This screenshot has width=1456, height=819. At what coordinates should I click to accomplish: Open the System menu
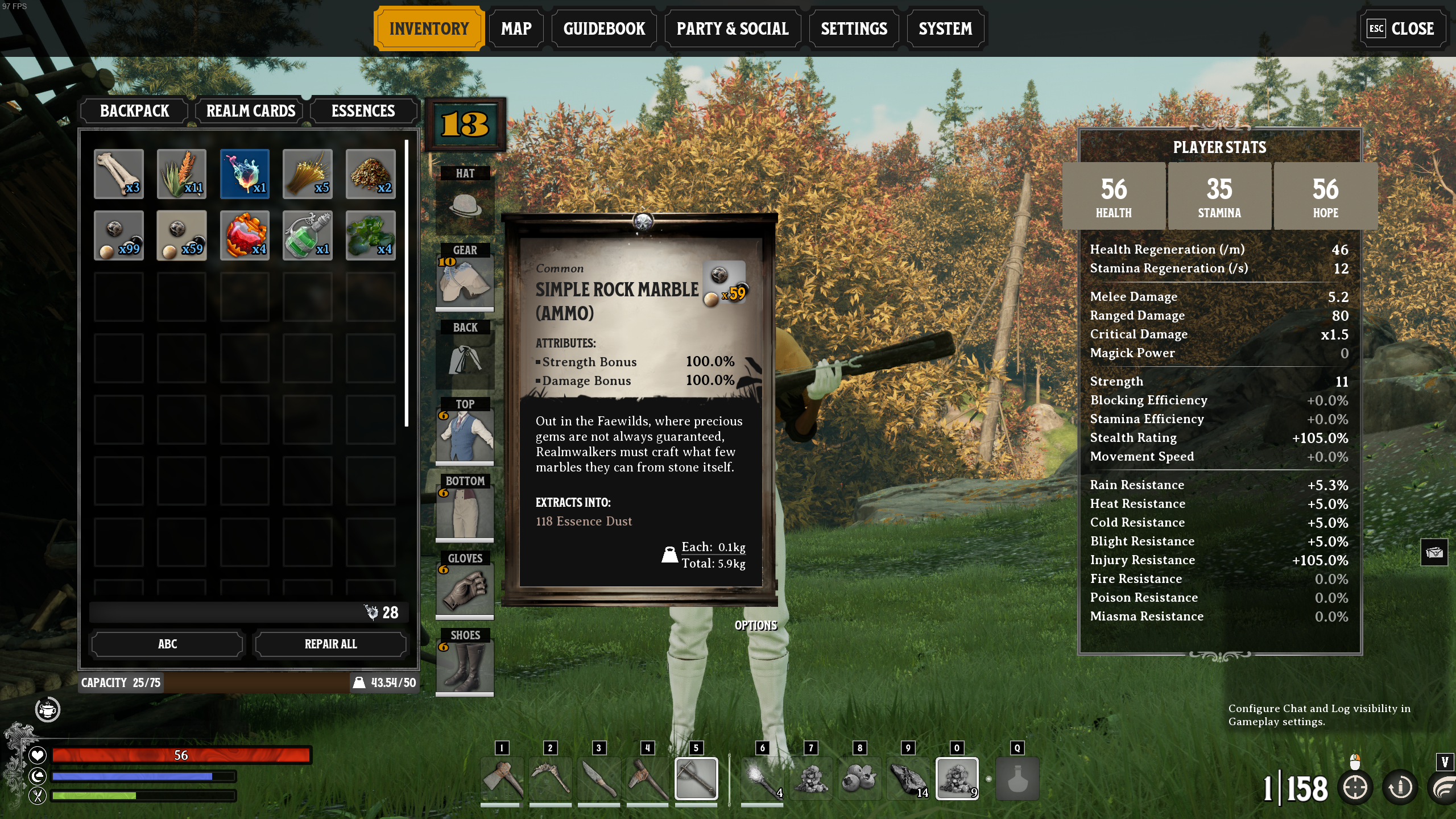coord(945,28)
